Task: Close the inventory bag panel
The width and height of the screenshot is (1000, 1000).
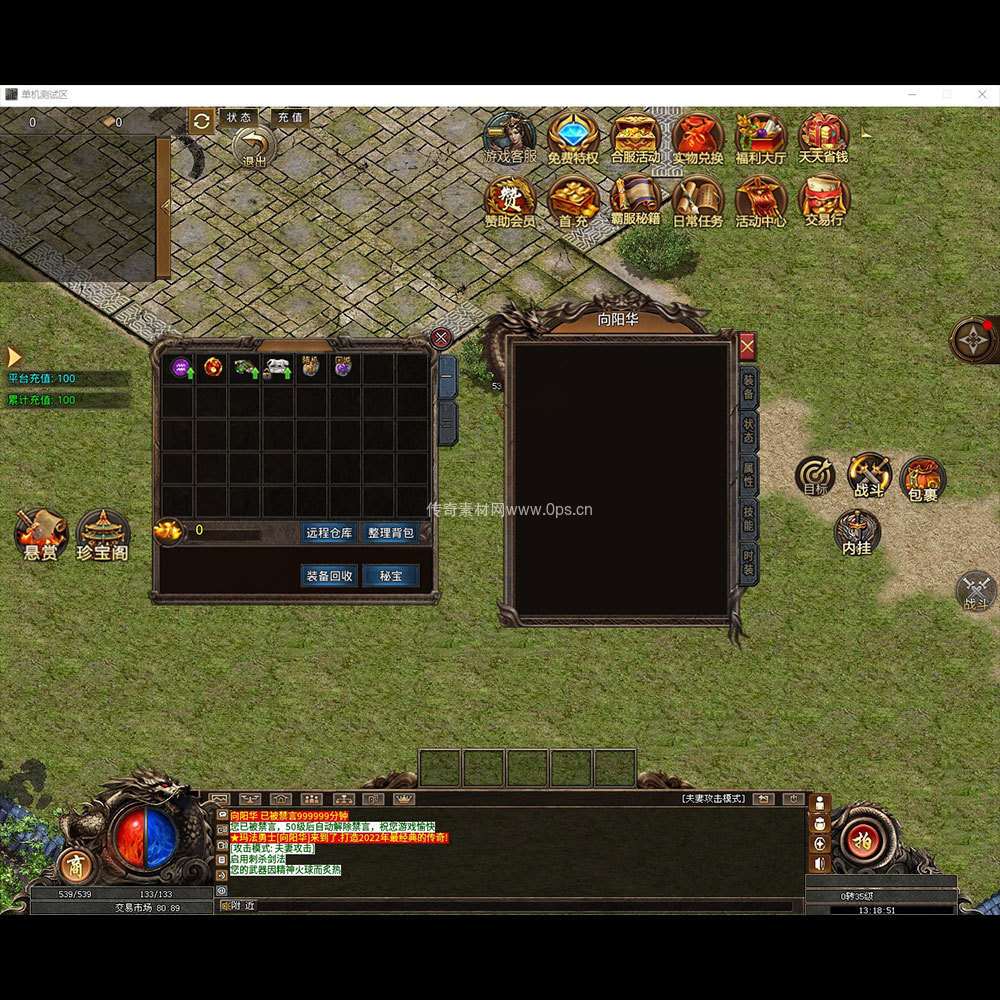Action: [x=441, y=338]
